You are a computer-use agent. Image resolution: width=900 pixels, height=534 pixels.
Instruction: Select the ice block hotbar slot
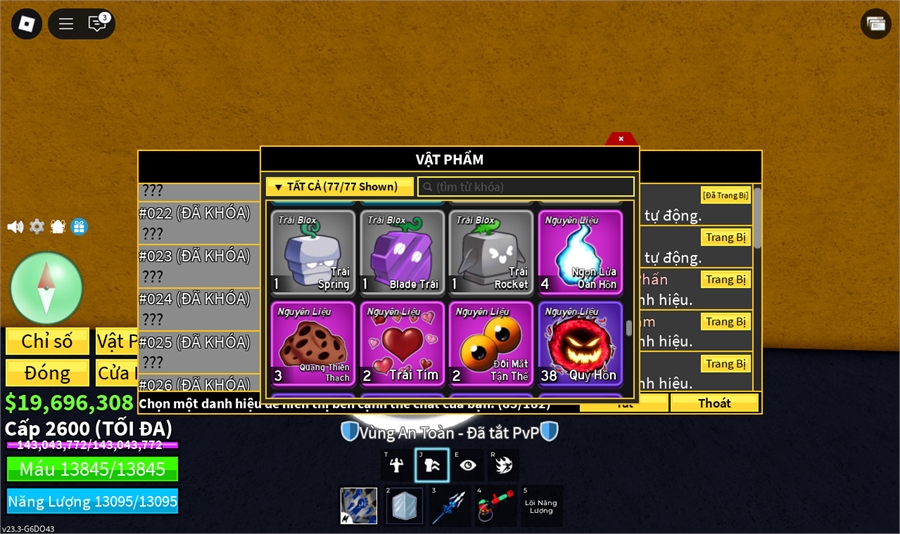pyautogui.click(x=405, y=506)
